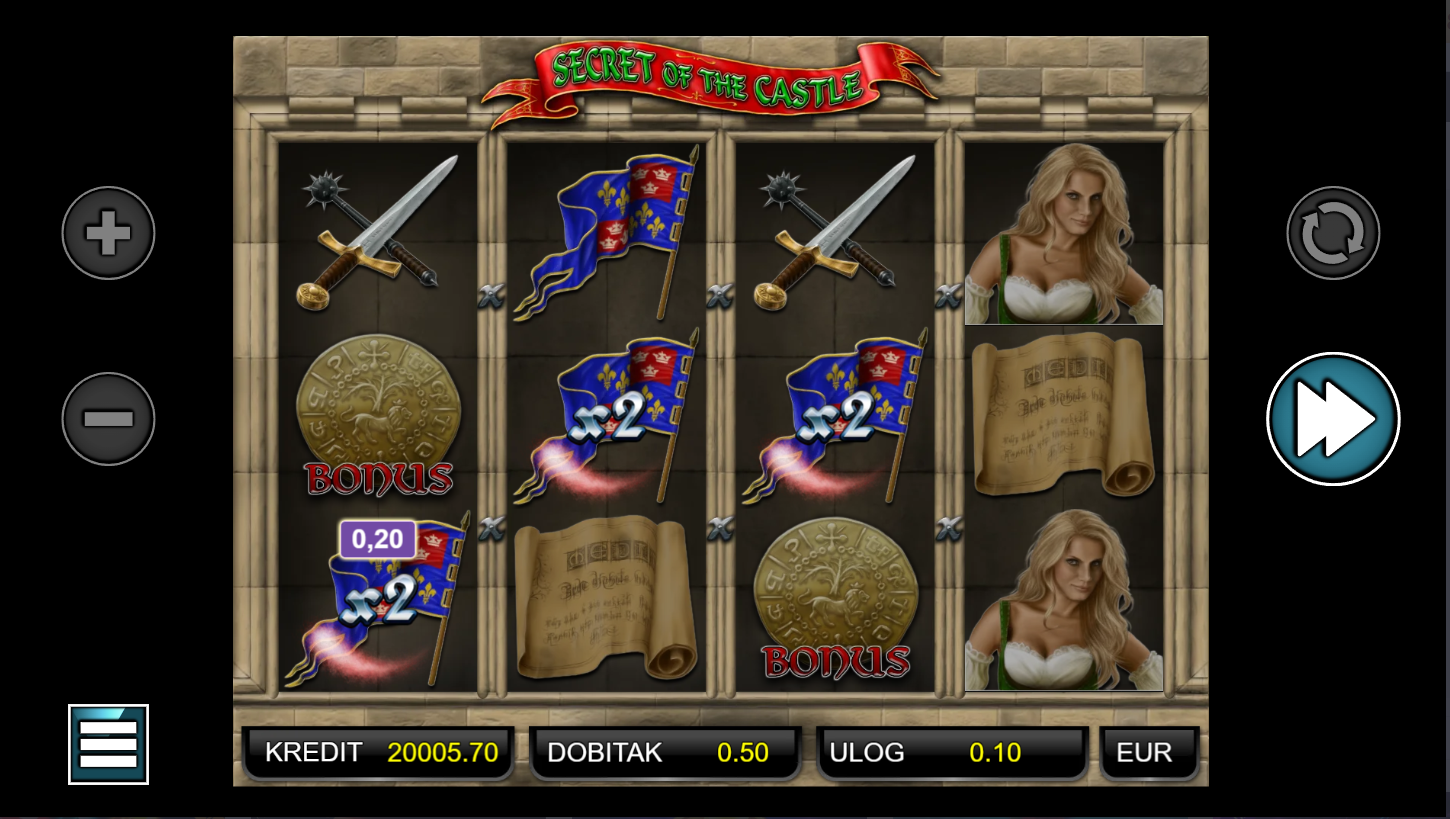This screenshot has width=1450, height=819.
Task: Toggle autoplay with the circular arrows button
Action: point(1333,233)
